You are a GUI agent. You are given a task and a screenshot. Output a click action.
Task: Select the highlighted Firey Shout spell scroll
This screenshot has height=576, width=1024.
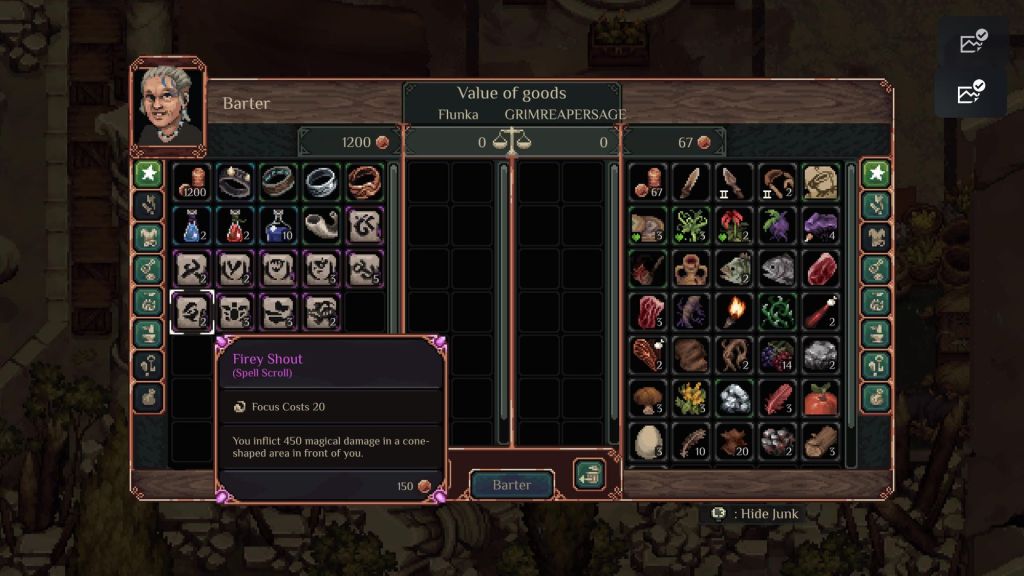(190, 312)
